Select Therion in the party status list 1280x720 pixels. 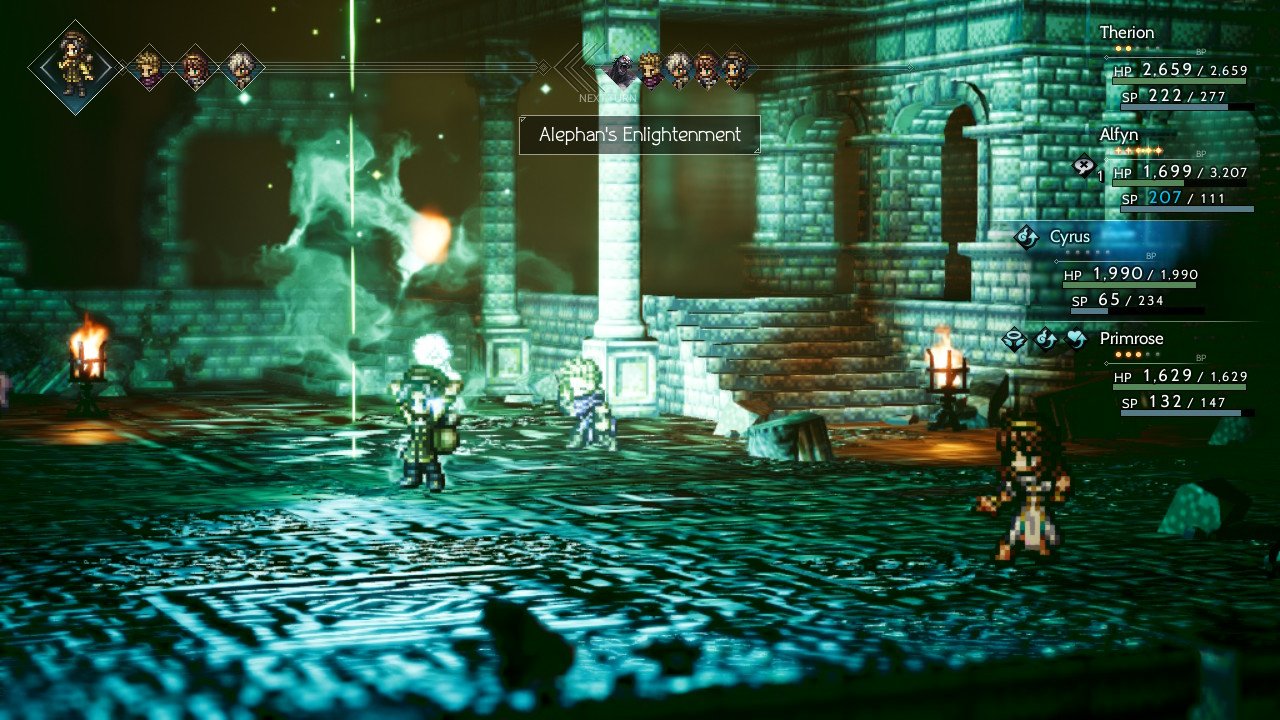[1126, 33]
